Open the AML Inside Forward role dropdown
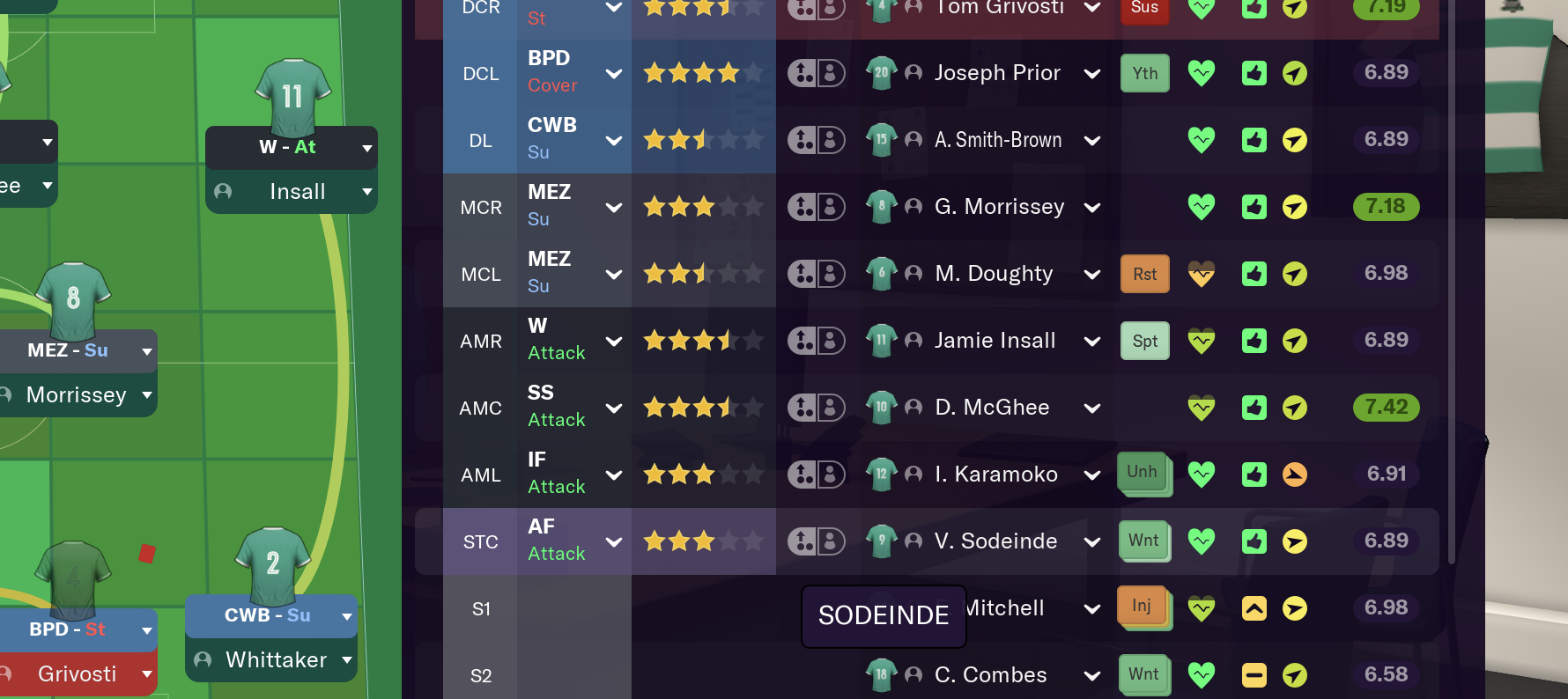This screenshot has height=699, width=1568. 614,475
